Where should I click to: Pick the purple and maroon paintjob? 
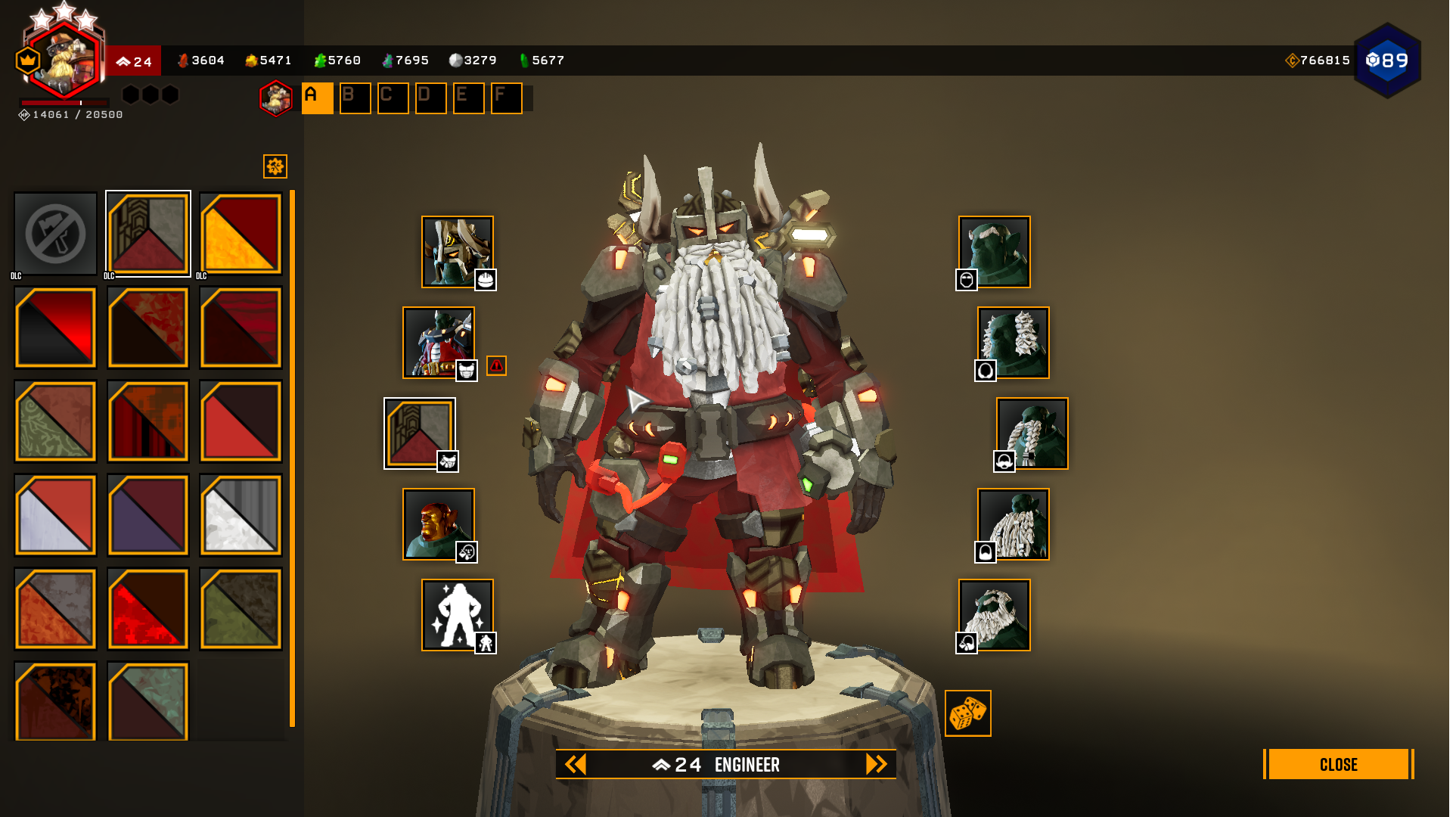point(148,515)
